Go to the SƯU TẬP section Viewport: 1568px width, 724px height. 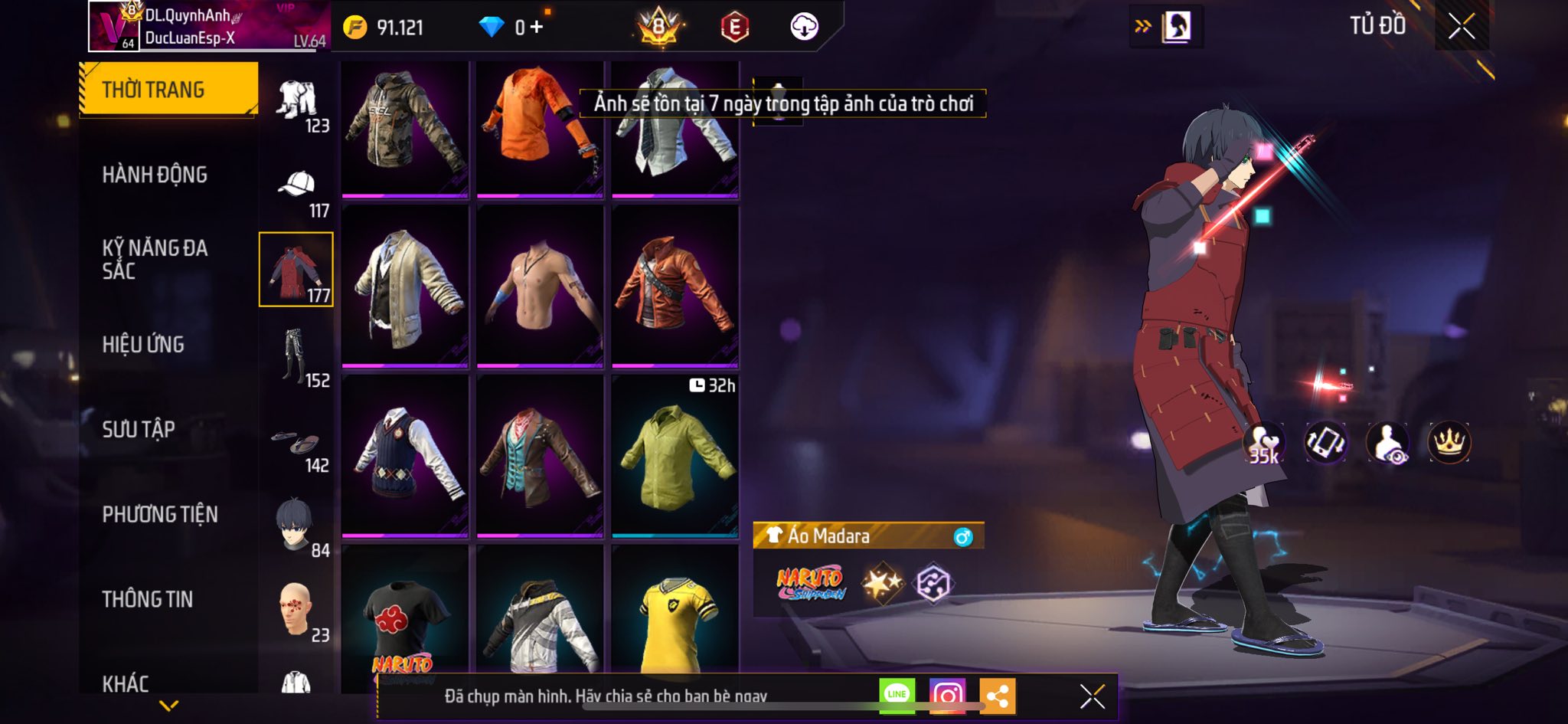click(x=139, y=429)
